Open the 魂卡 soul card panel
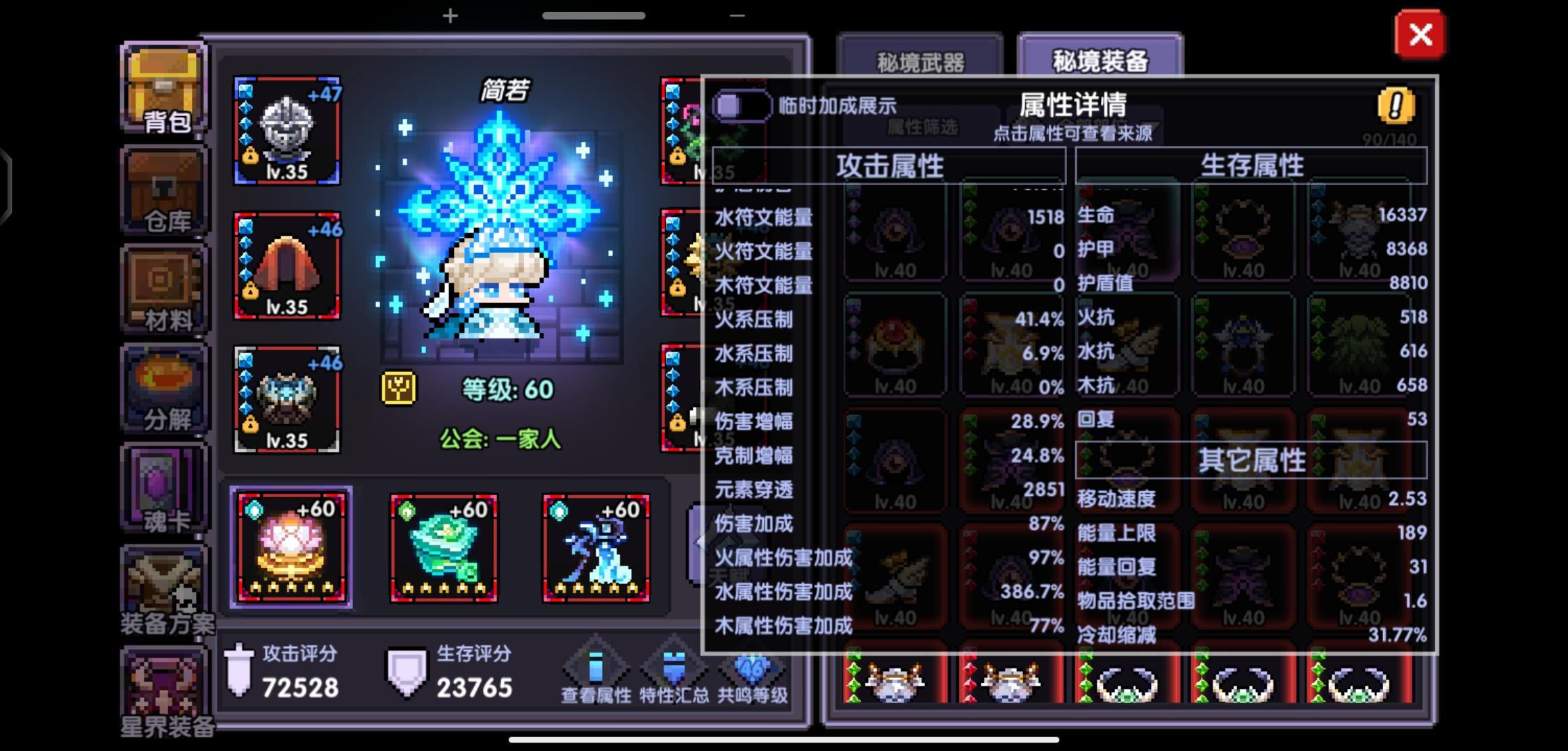Image resolution: width=1568 pixels, height=751 pixels. click(x=163, y=487)
